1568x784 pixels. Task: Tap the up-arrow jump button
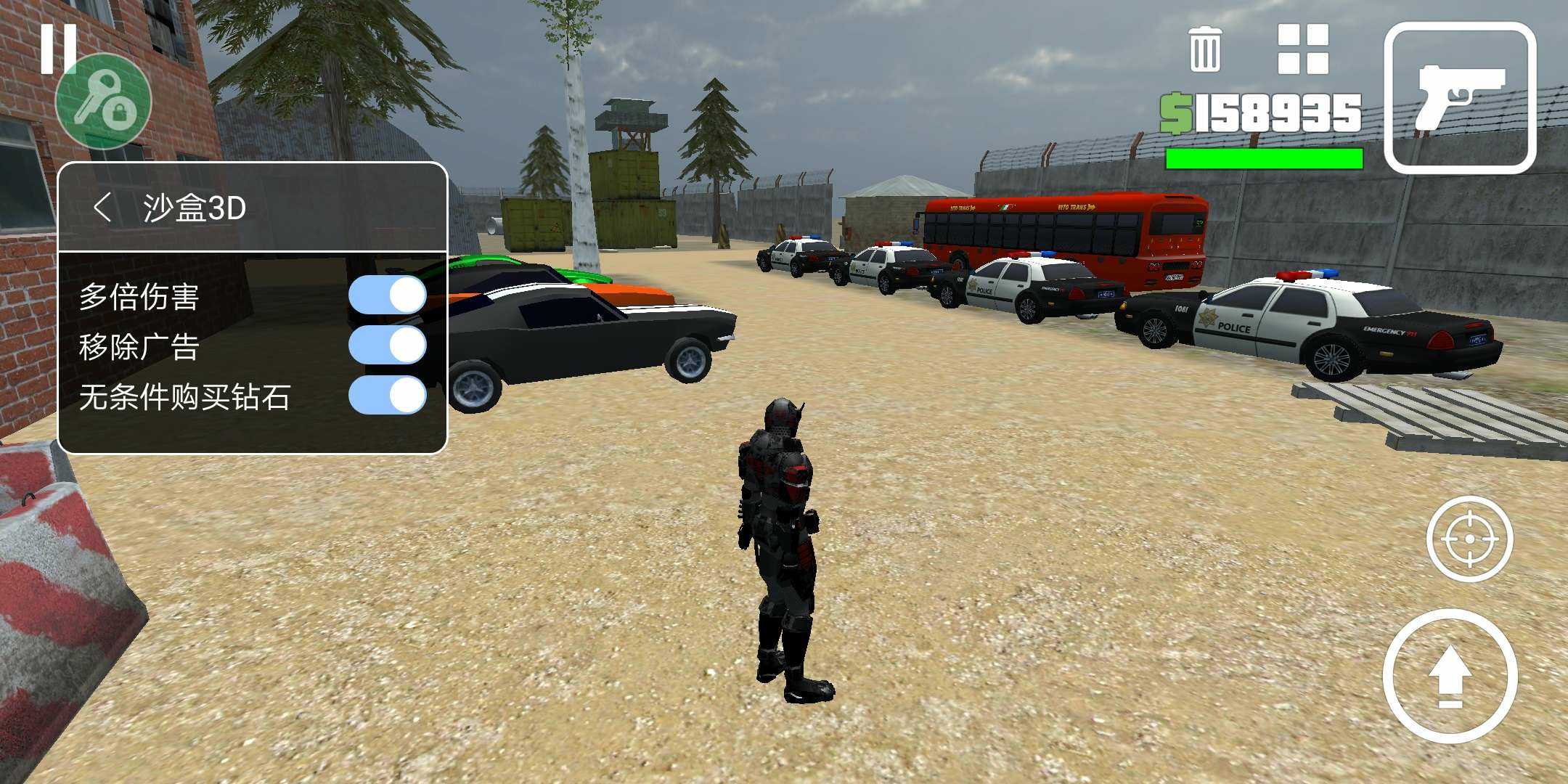pyautogui.click(x=1450, y=677)
